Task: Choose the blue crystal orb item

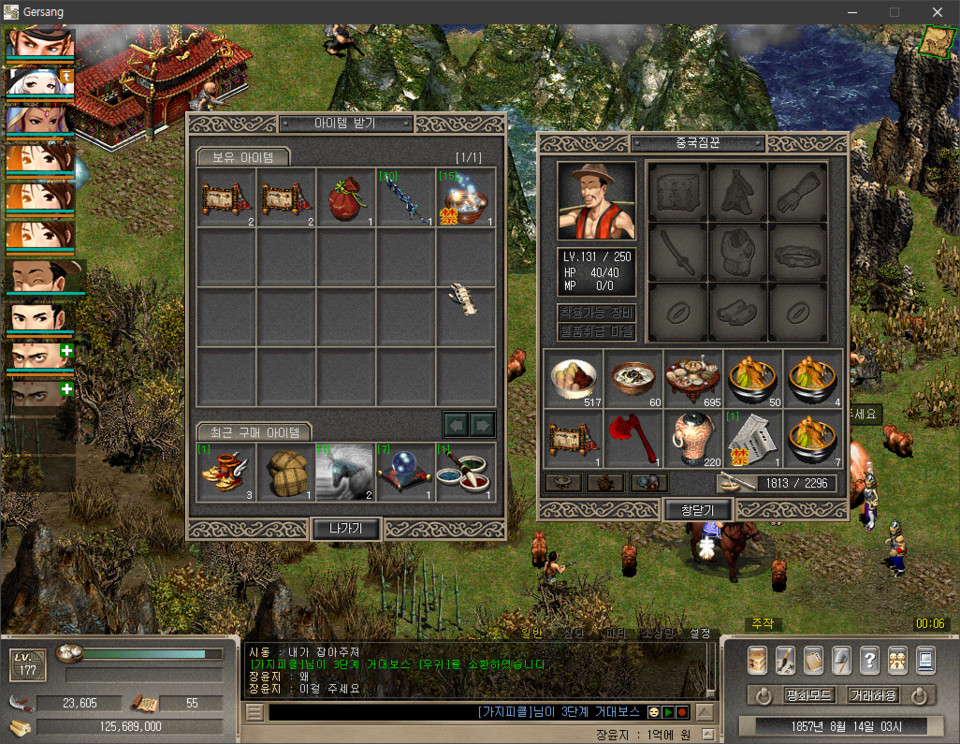Action: 406,472
